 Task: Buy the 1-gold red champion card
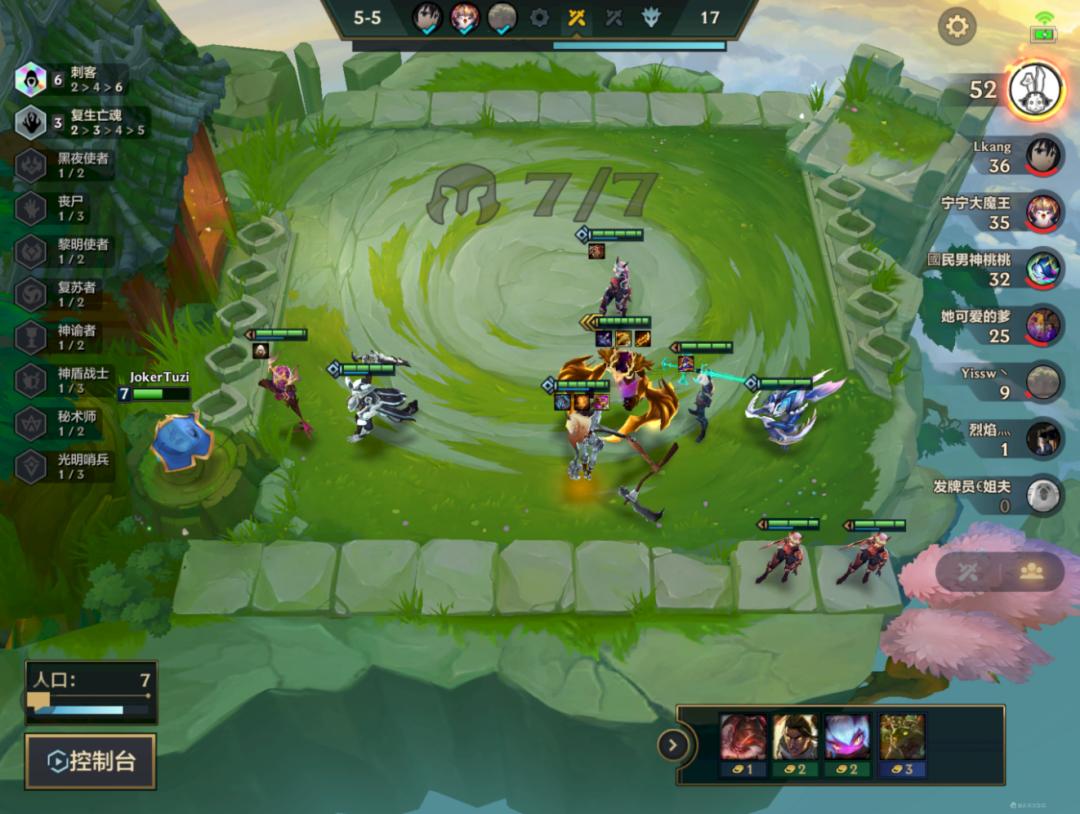point(743,744)
